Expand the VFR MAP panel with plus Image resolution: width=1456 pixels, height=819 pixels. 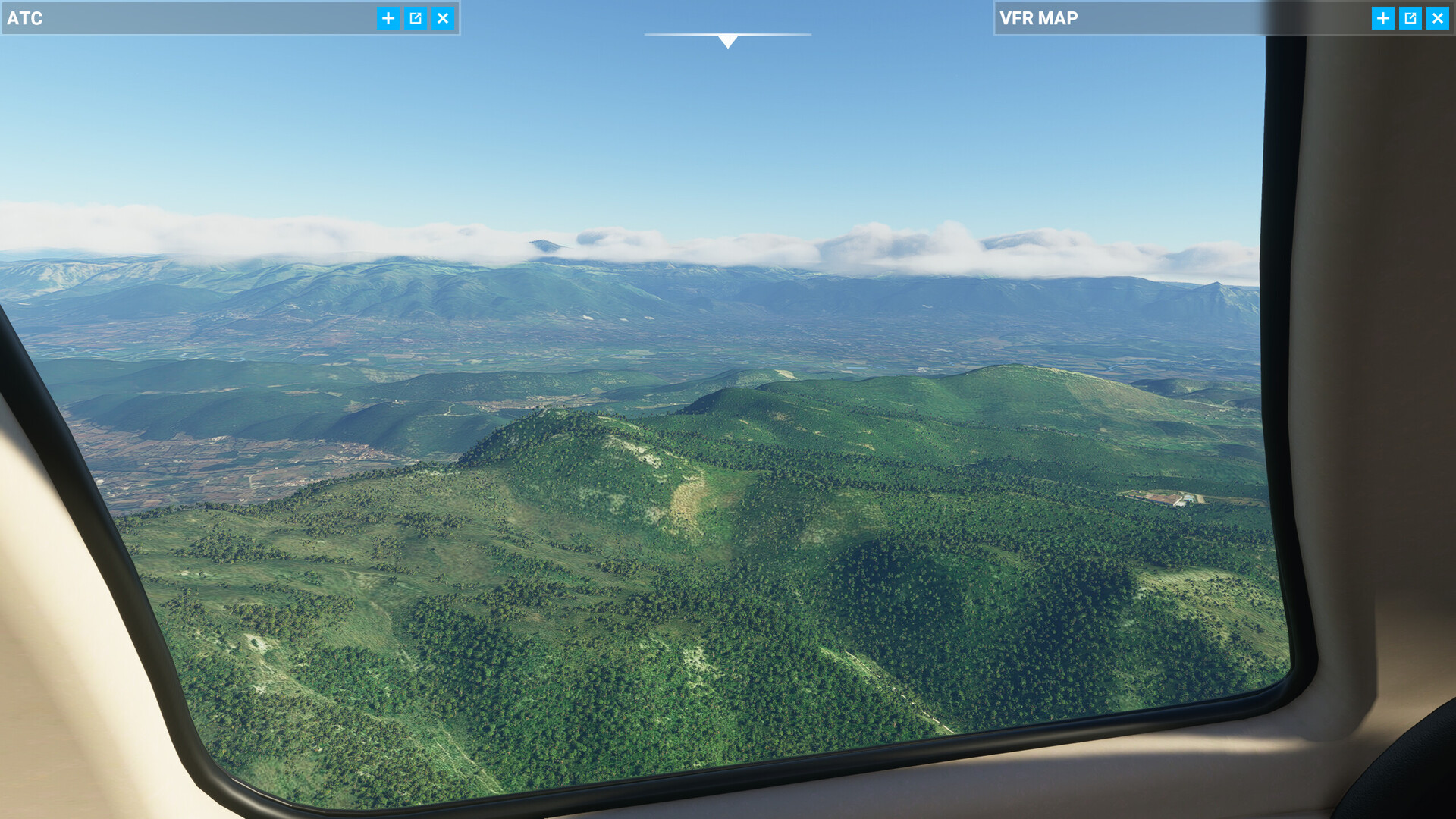(1382, 18)
